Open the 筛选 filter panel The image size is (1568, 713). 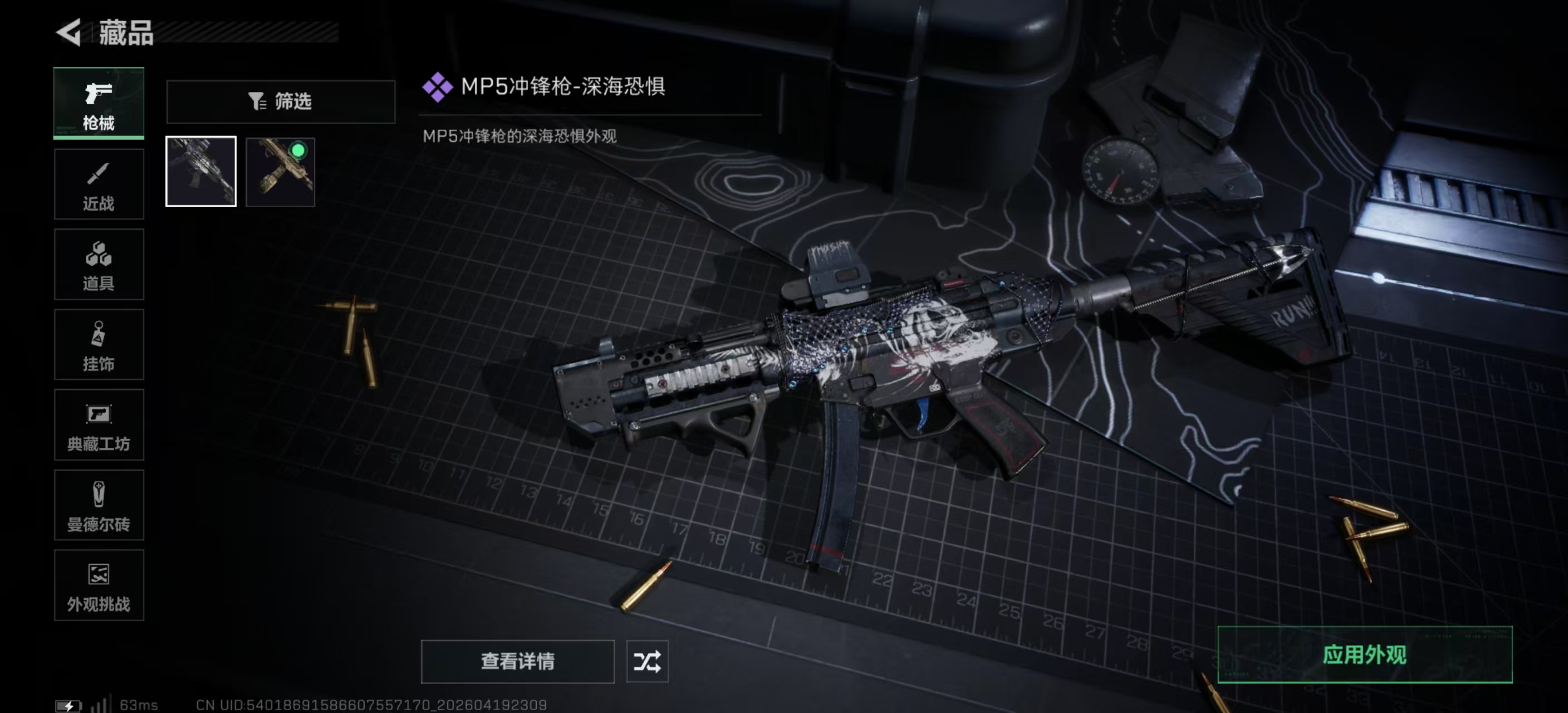coord(280,102)
